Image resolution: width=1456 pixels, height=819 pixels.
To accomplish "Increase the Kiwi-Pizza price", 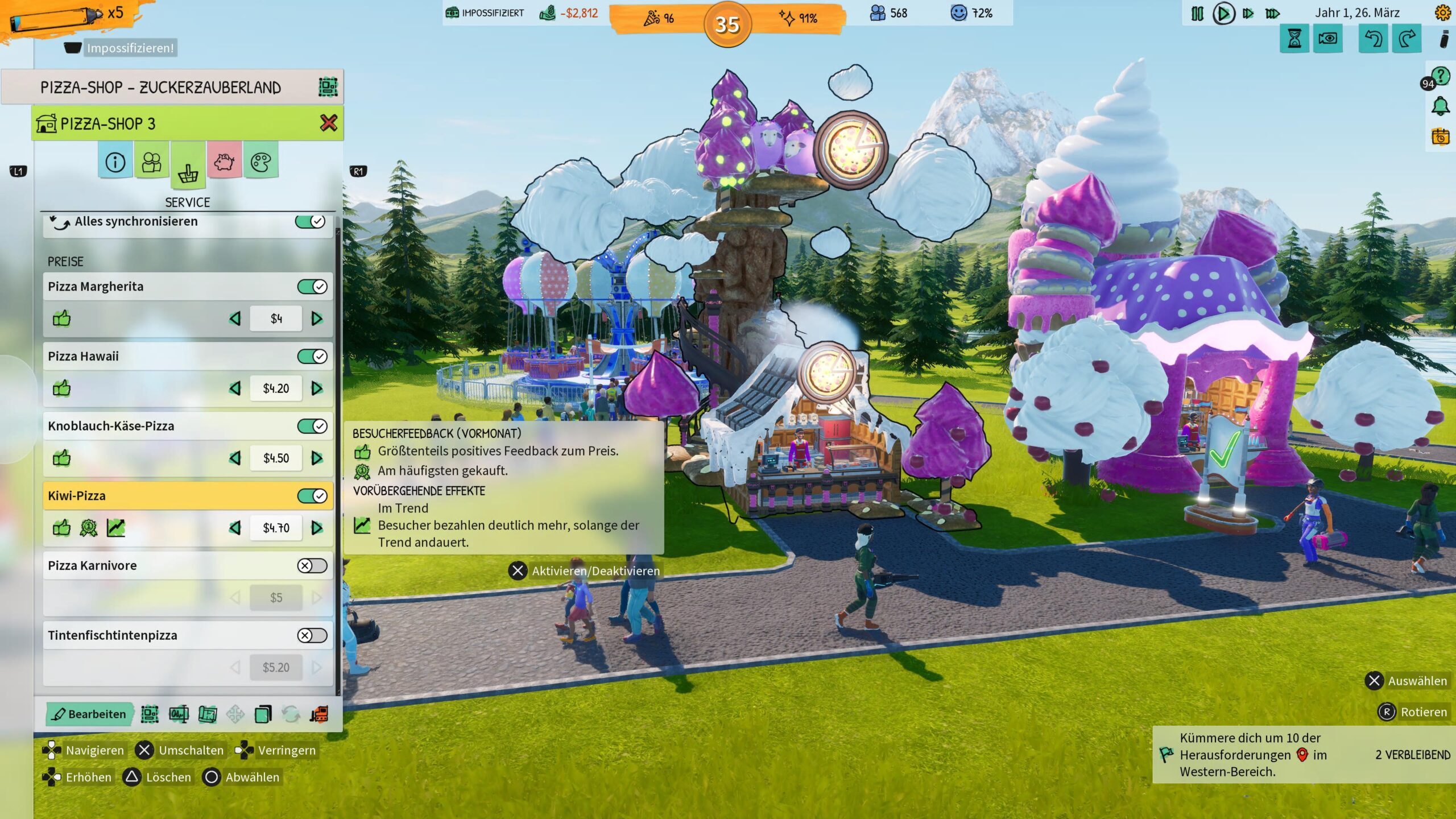I will click(x=317, y=528).
